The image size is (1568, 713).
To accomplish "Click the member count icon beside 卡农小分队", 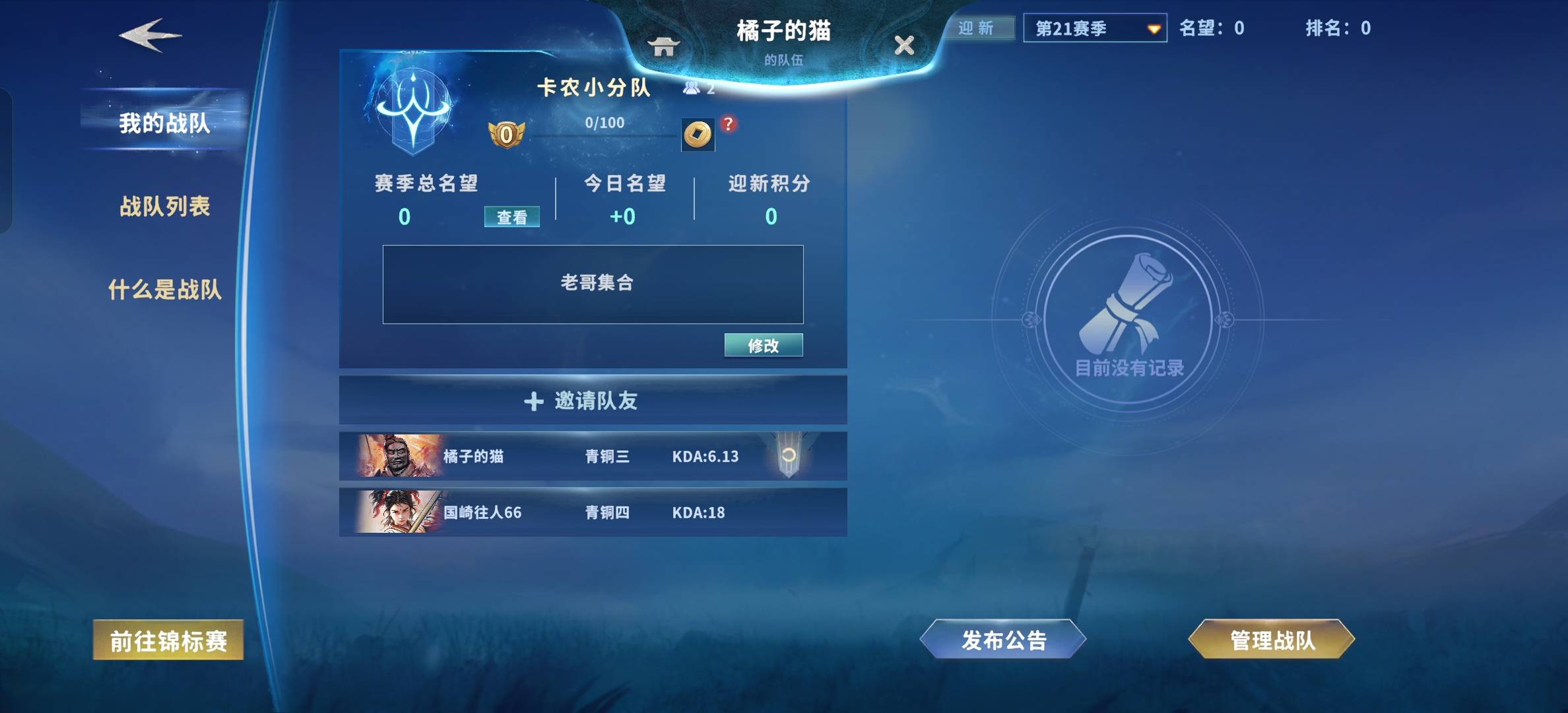I will point(692,88).
